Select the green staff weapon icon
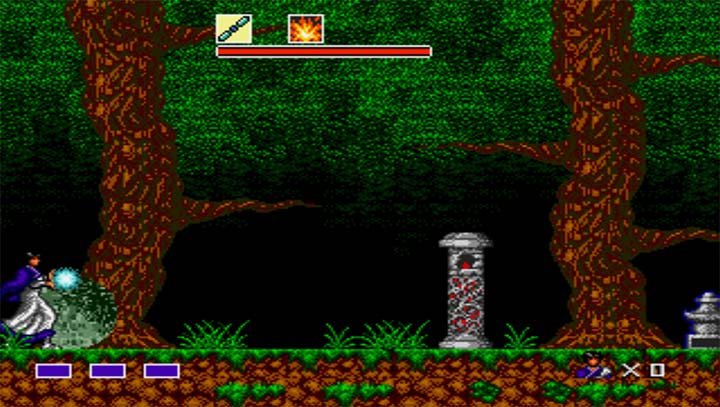720x407 pixels. (234, 28)
